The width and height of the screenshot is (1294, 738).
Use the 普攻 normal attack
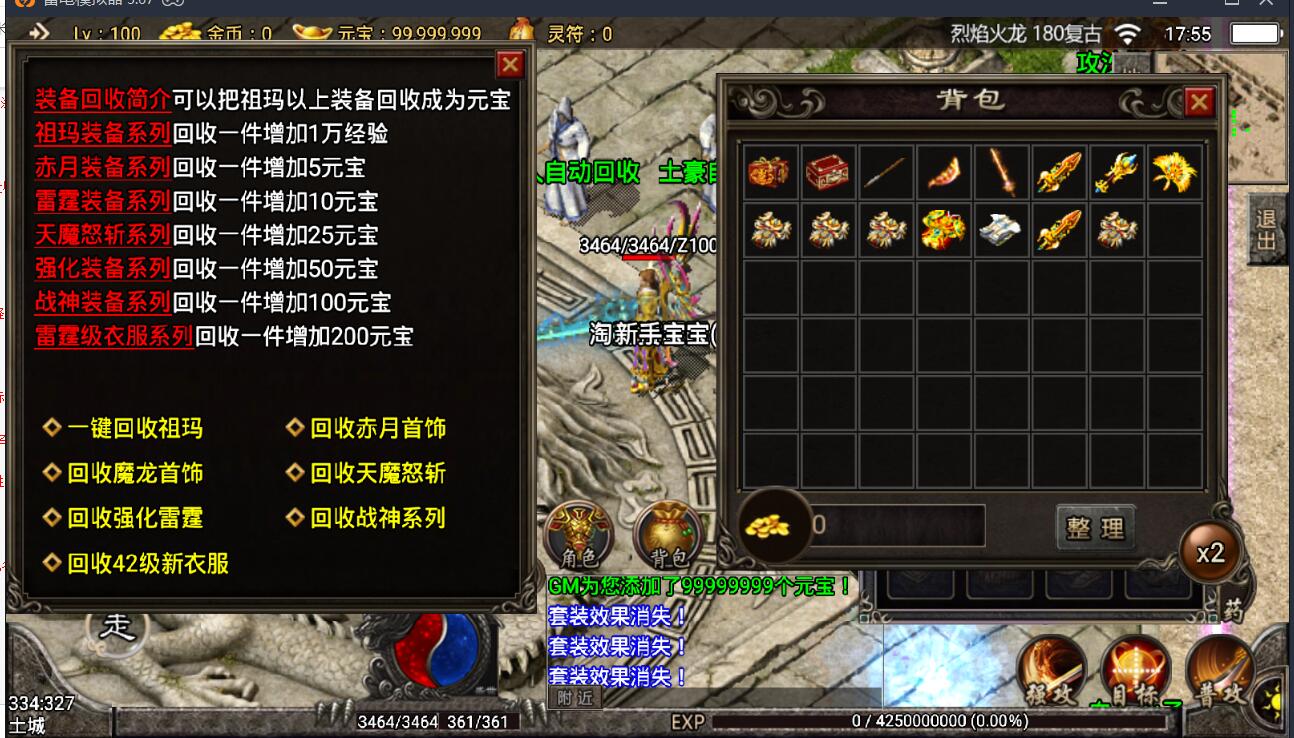point(1221,672)
